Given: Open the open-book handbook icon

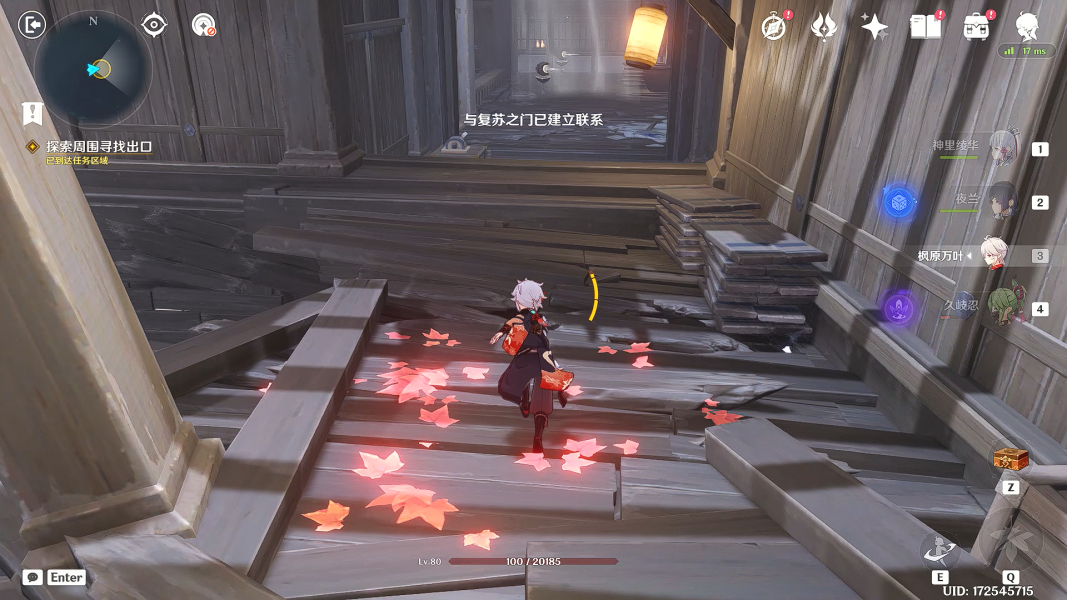Looking at the screenshot, I should 925,27.
